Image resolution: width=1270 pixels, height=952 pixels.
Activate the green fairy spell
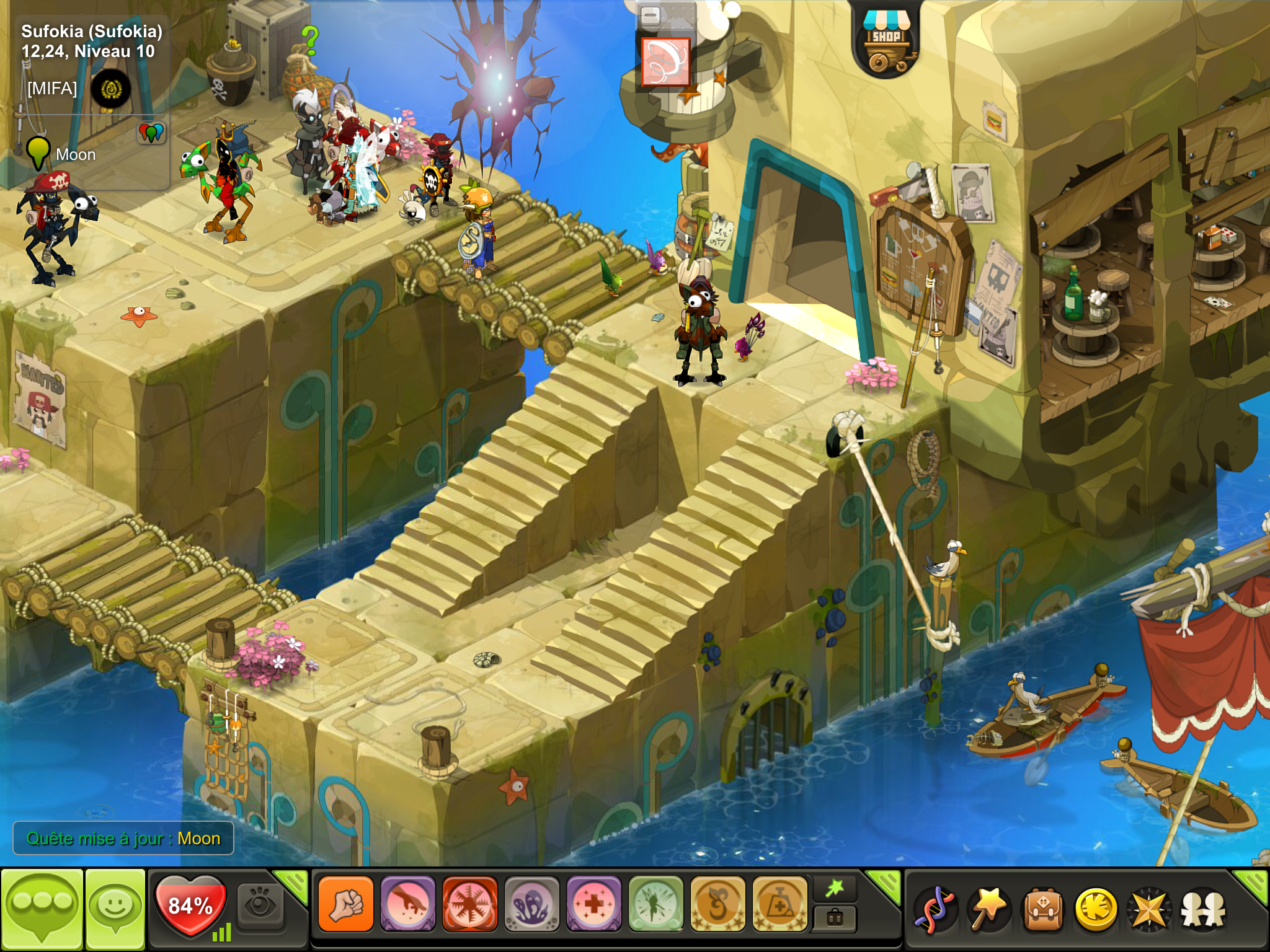pyautogui.click(x=656, y=904)
